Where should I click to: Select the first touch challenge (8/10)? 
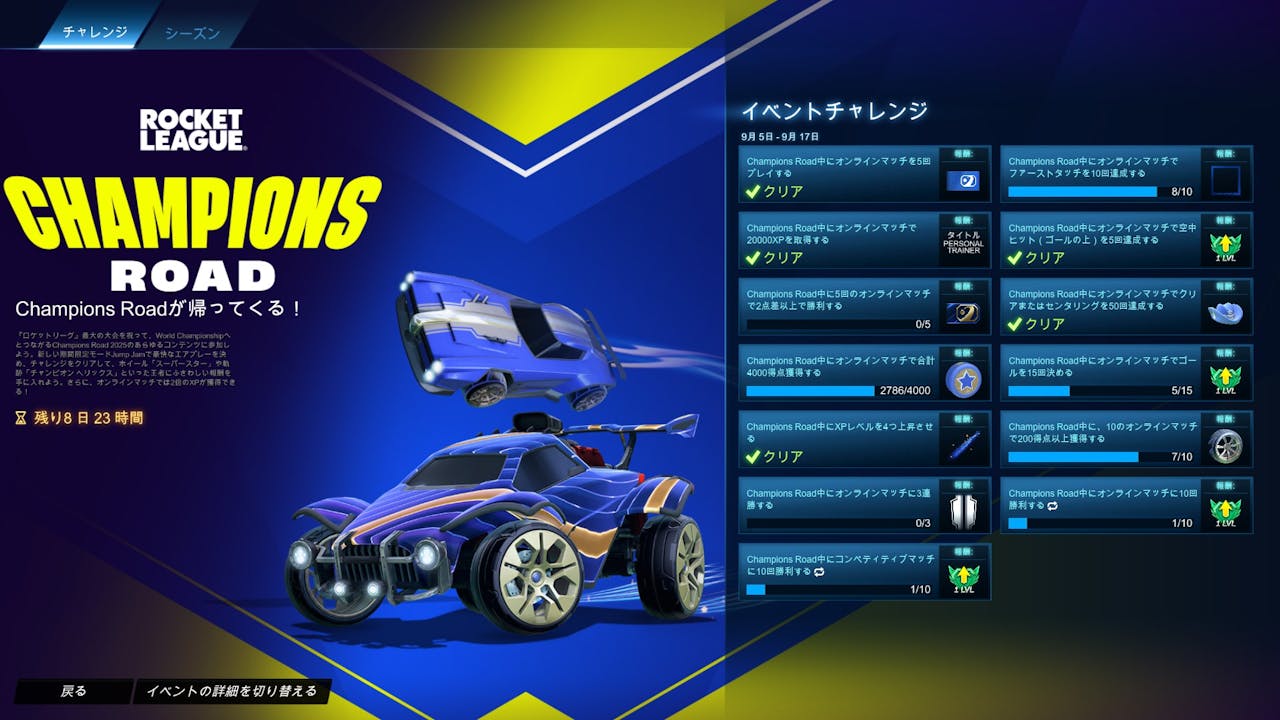pos(1100,174)
